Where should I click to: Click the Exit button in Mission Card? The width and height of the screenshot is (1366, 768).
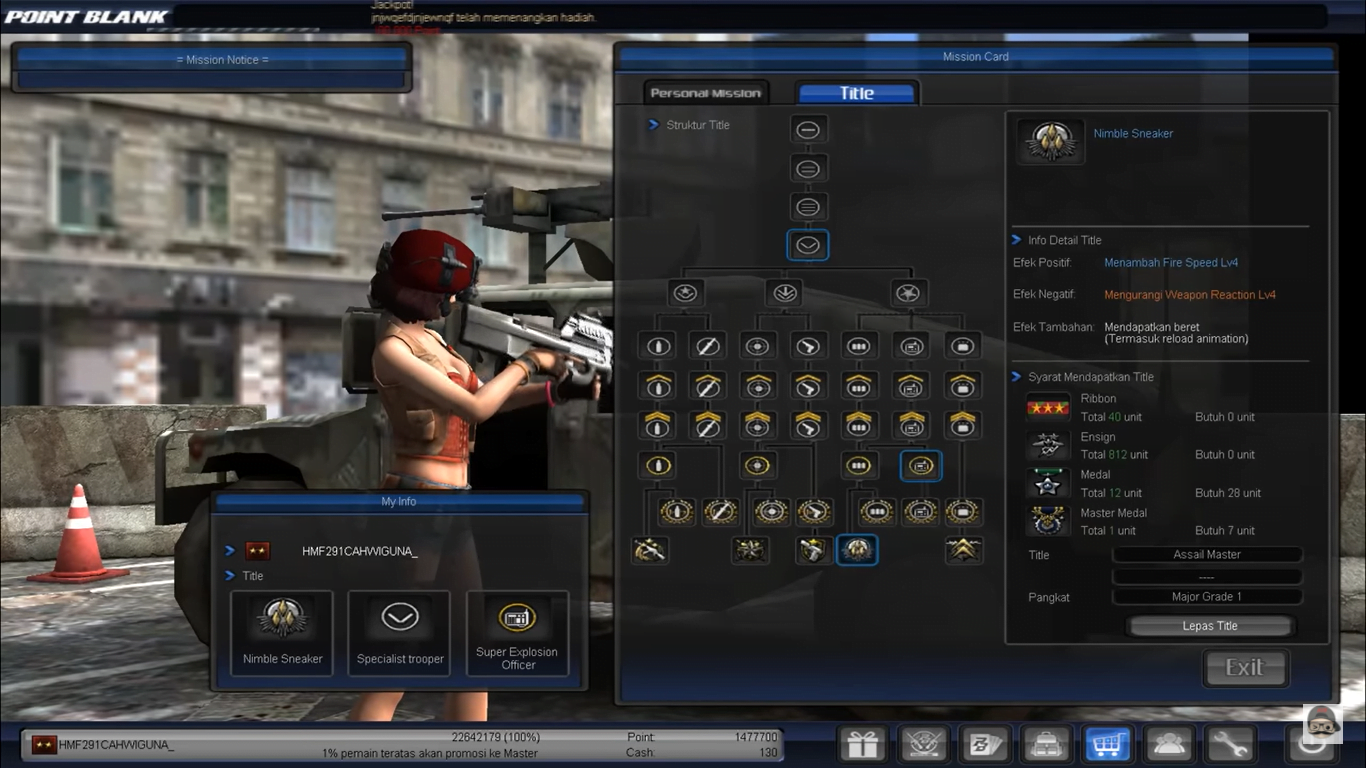[1245, 667]
